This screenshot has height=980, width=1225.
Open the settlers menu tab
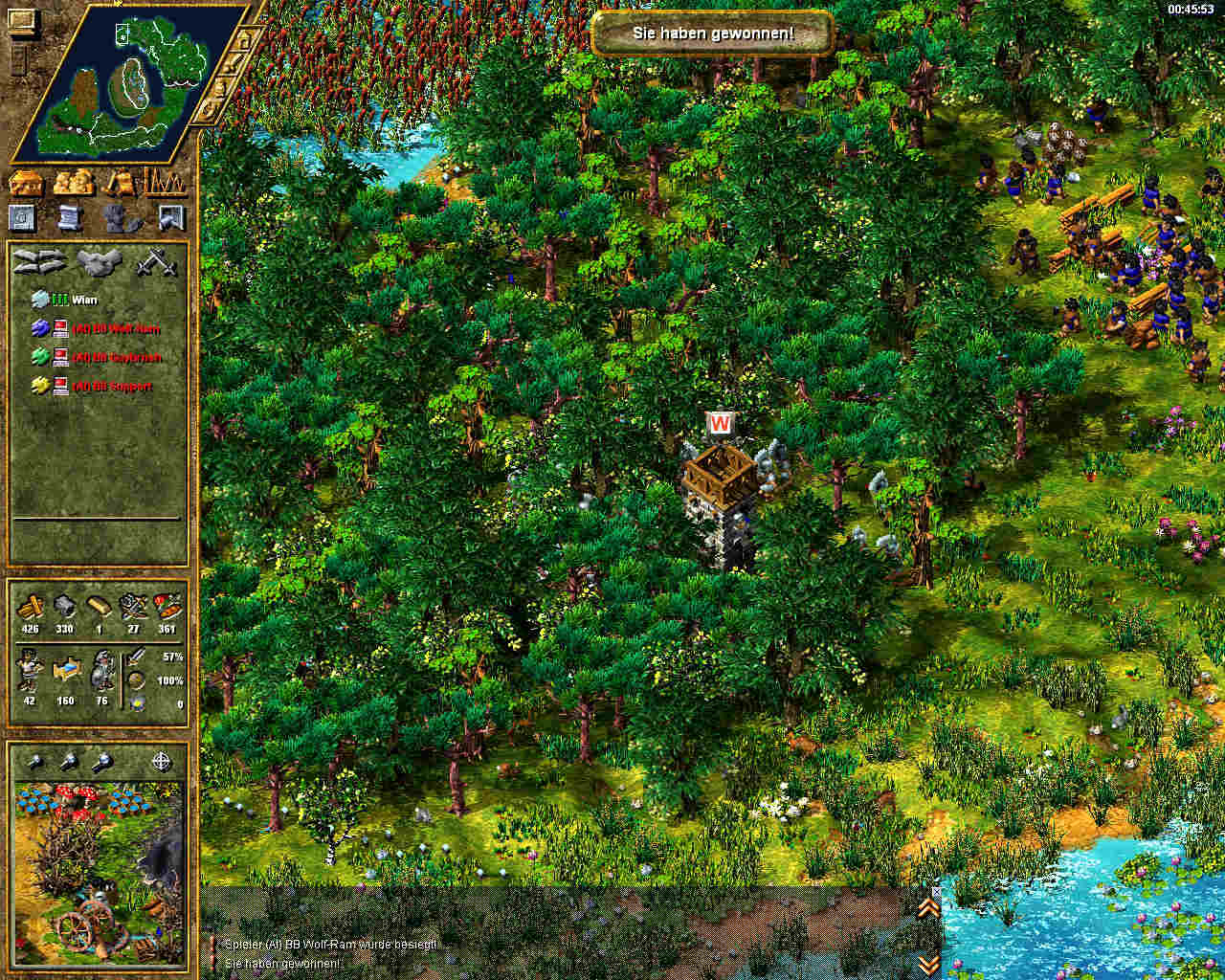coord(73,181)
